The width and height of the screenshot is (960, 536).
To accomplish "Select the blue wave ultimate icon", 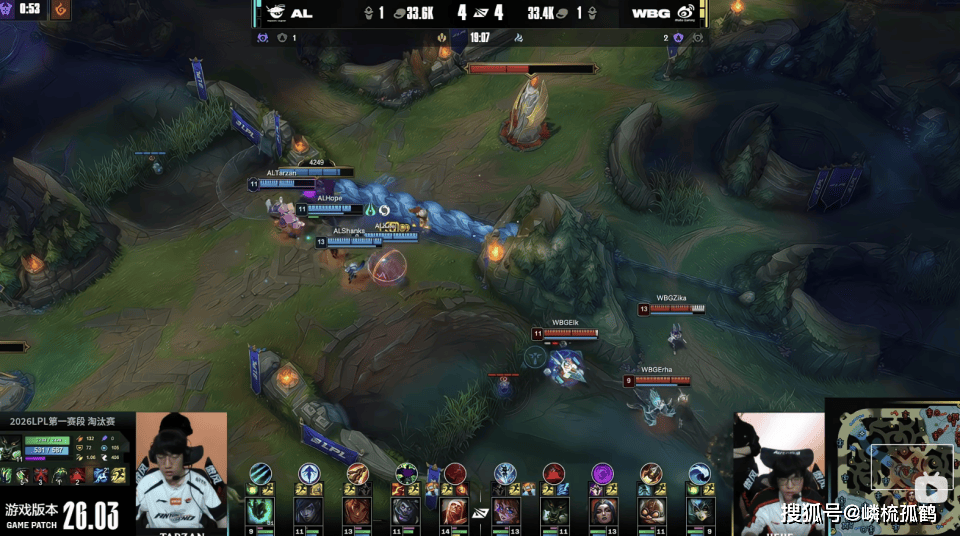I will pos(701,474).
